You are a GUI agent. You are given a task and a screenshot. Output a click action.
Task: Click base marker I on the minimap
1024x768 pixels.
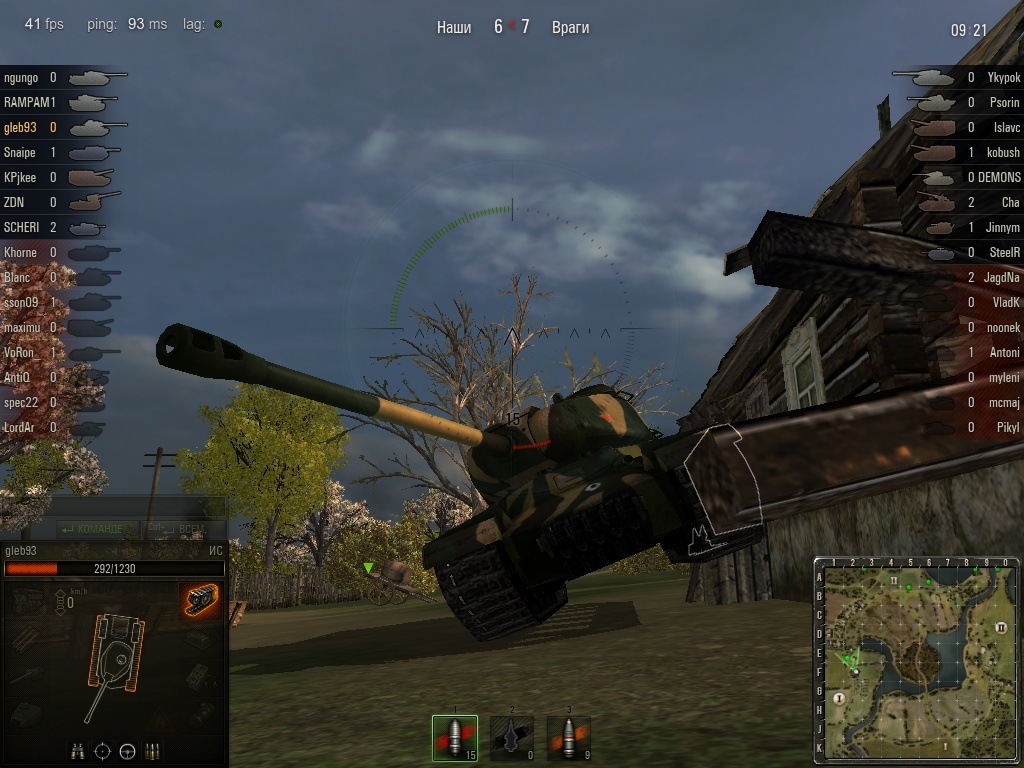click(840, 697)
